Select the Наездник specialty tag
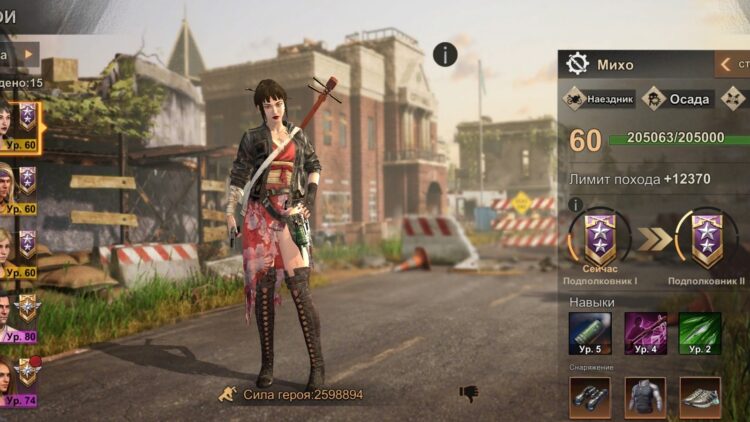 click(x=599, y=99)
